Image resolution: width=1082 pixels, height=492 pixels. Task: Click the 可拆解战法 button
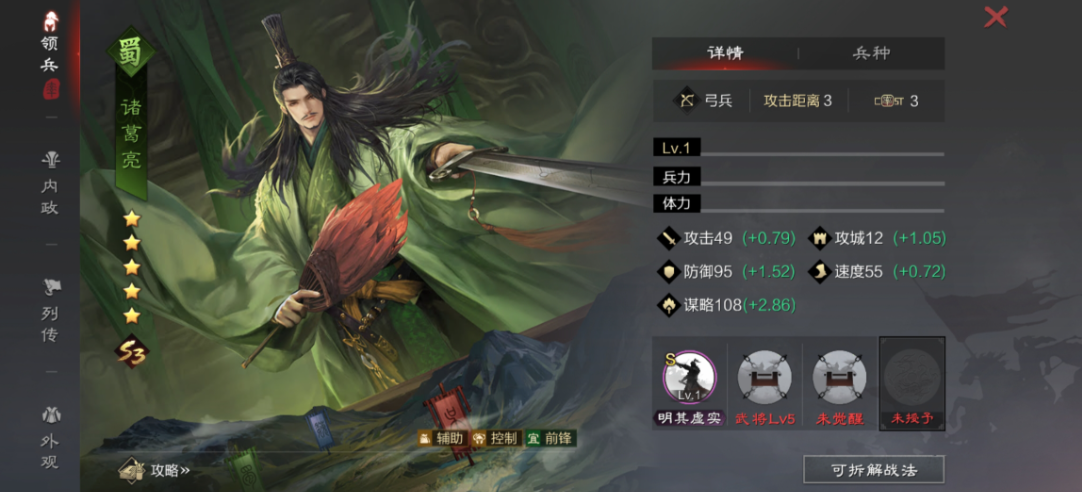pyautogui.click(x=874, y=469)
